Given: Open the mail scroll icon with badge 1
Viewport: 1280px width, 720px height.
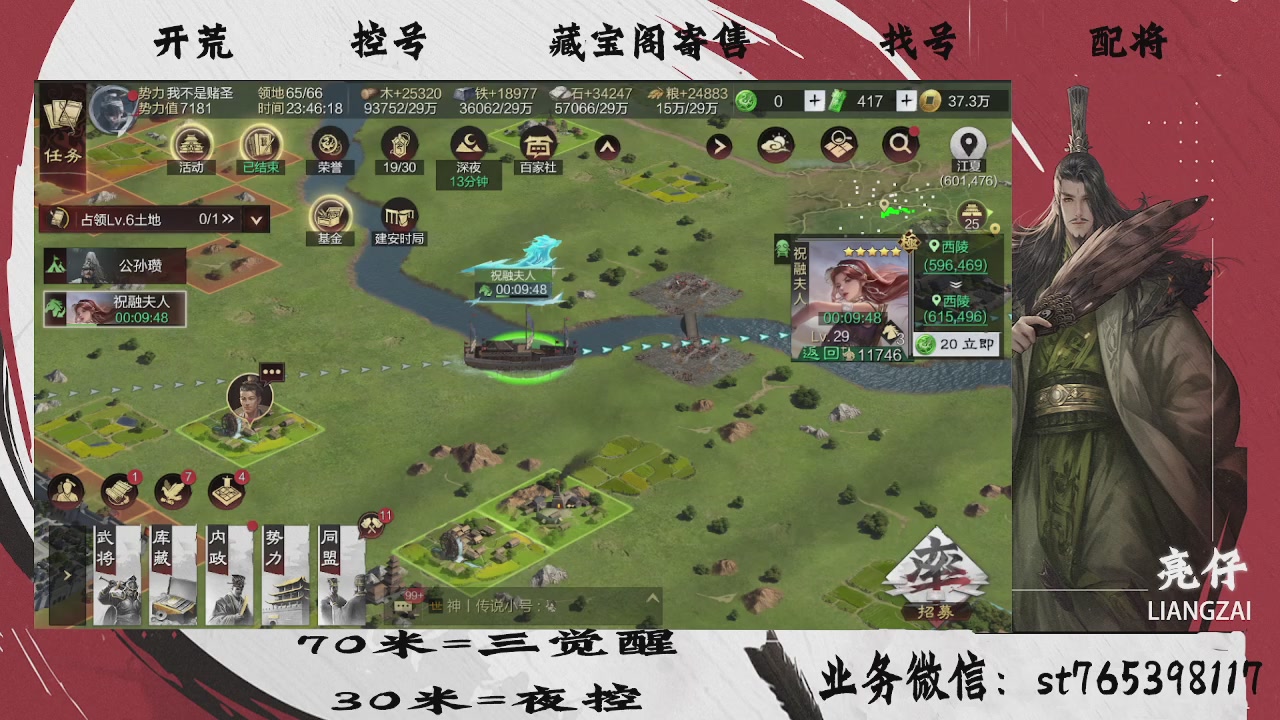Looking at the screenshot, I should click(118, 490).
